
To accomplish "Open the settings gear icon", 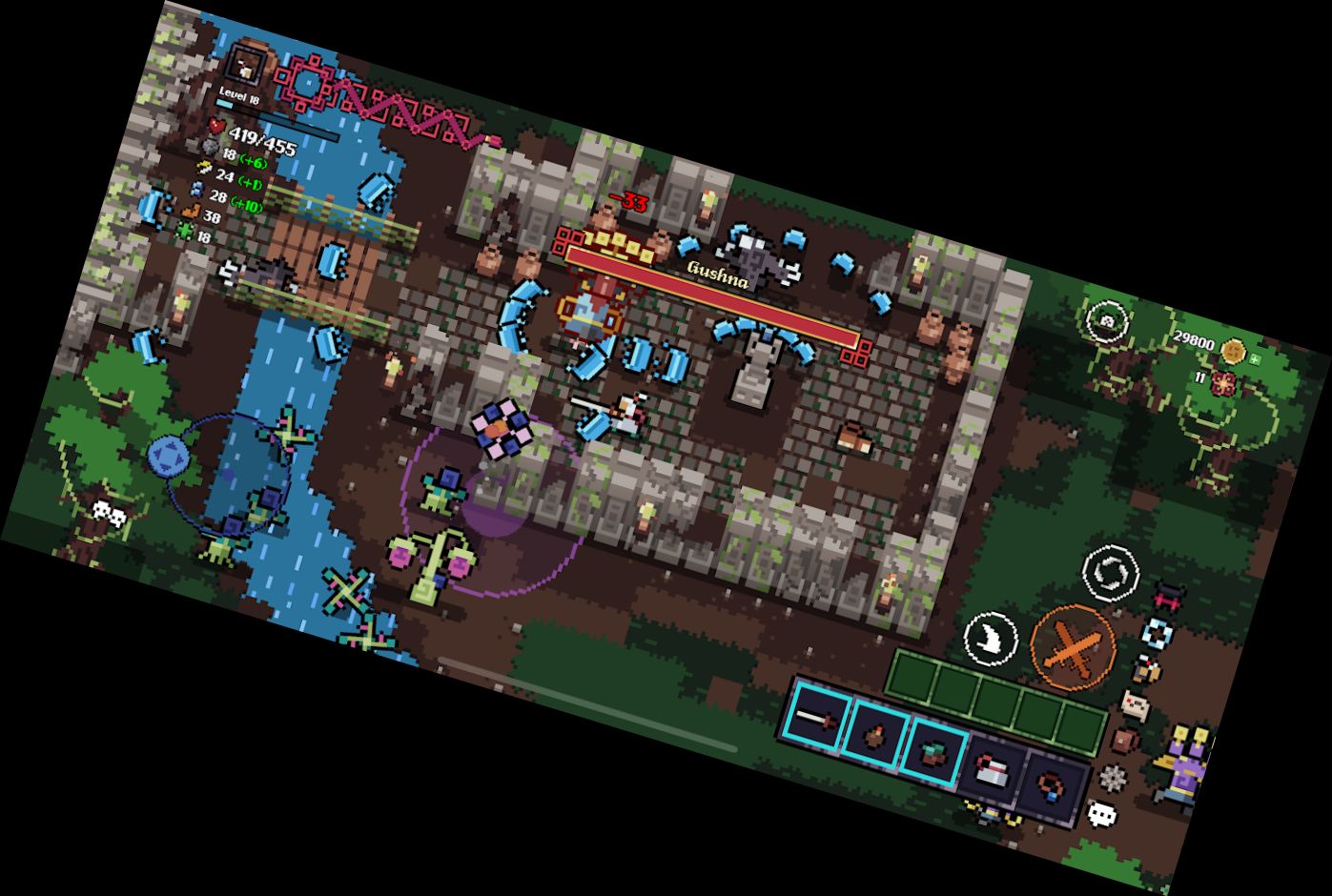I will tap(1113, 778).
